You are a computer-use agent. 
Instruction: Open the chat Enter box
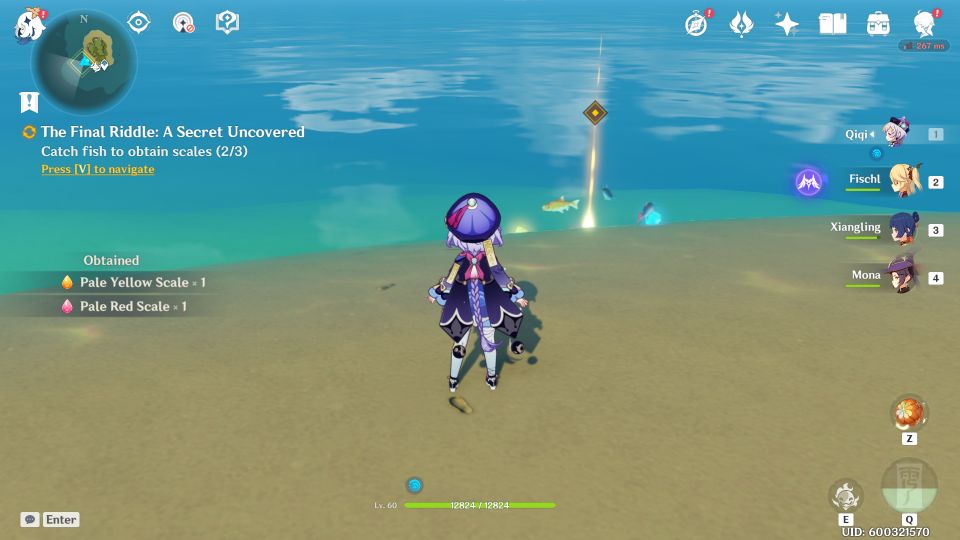point(51,519)
